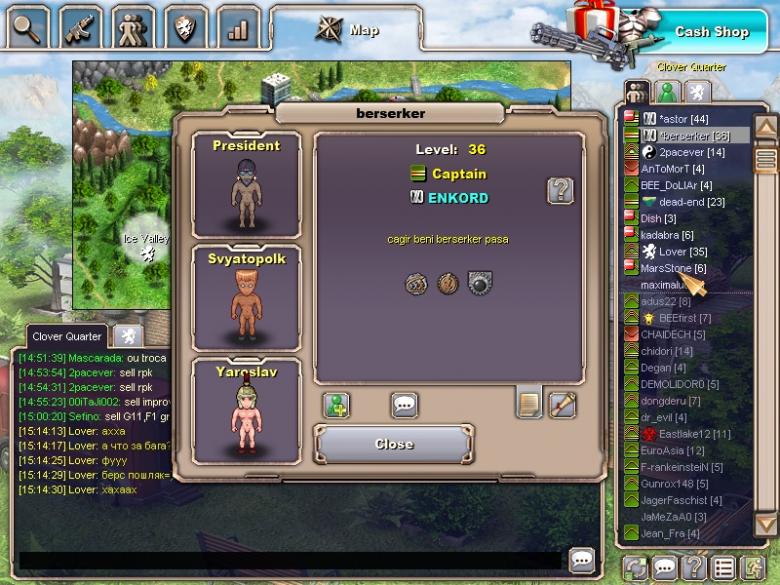Screen dimensions: 780x585
Task: Select the Yaroslav character portrait
Action: [x=246, y=410]
